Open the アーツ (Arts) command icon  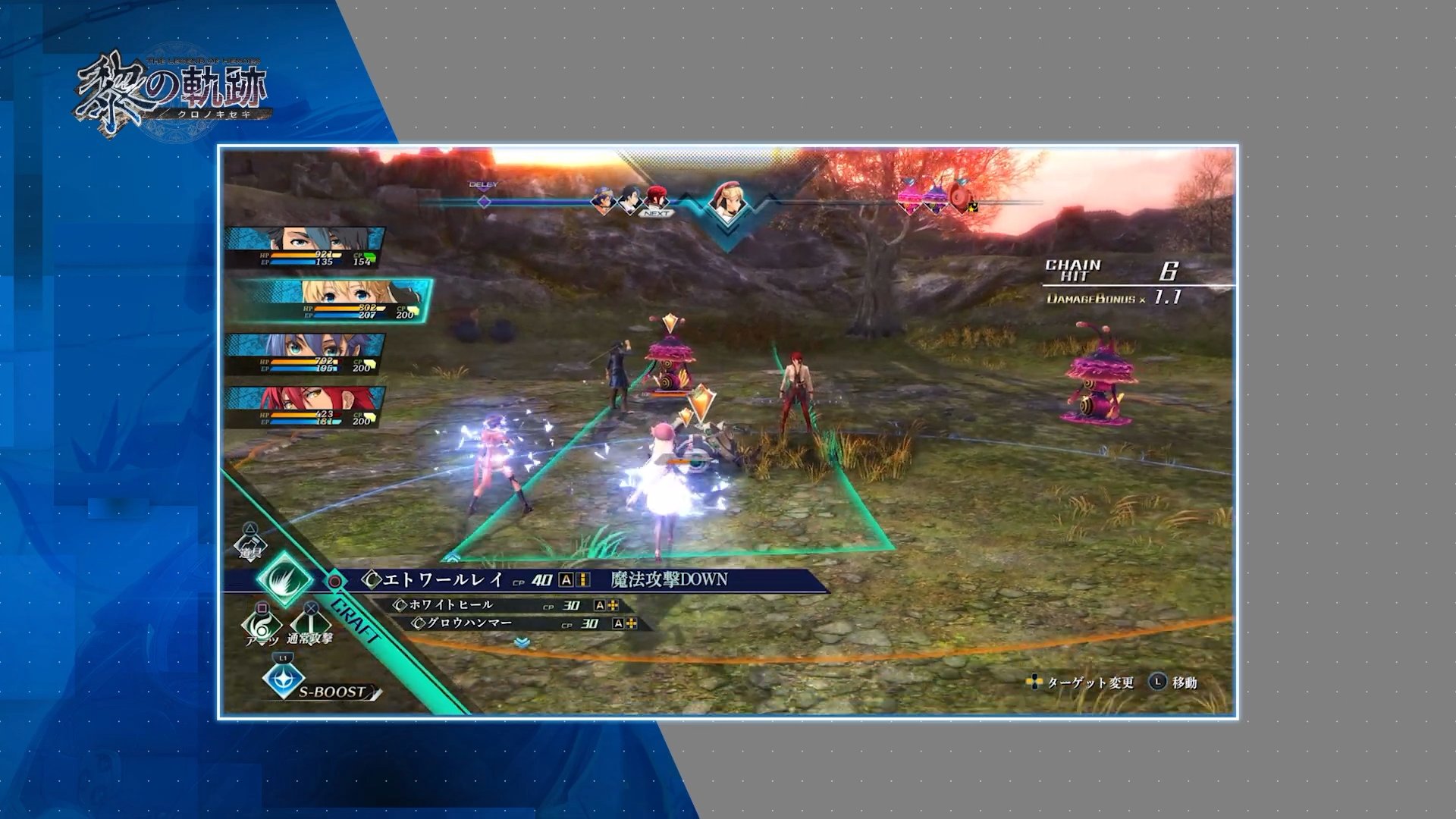tap(262, 625)
